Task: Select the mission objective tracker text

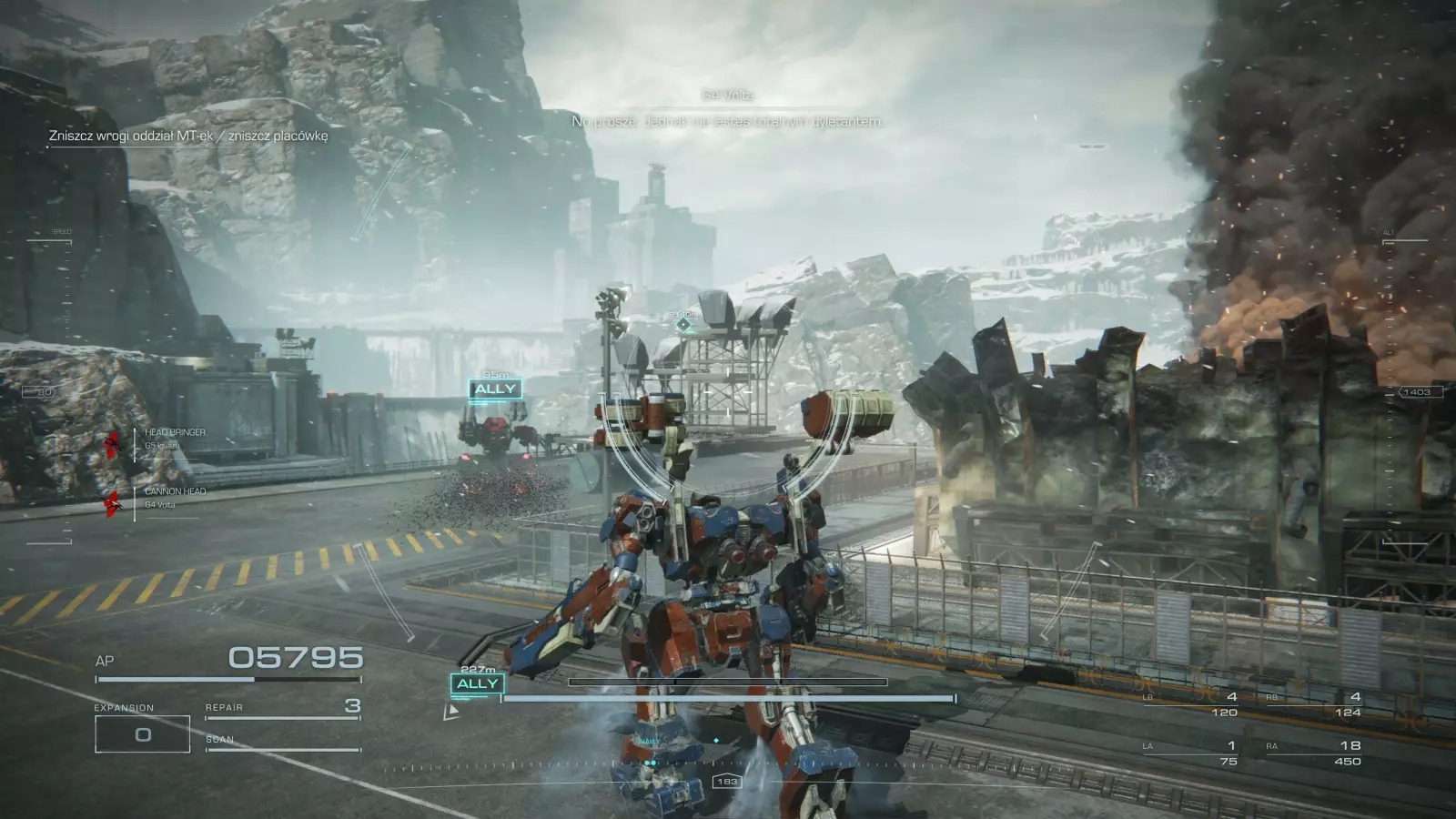Action: coord(188,136)
